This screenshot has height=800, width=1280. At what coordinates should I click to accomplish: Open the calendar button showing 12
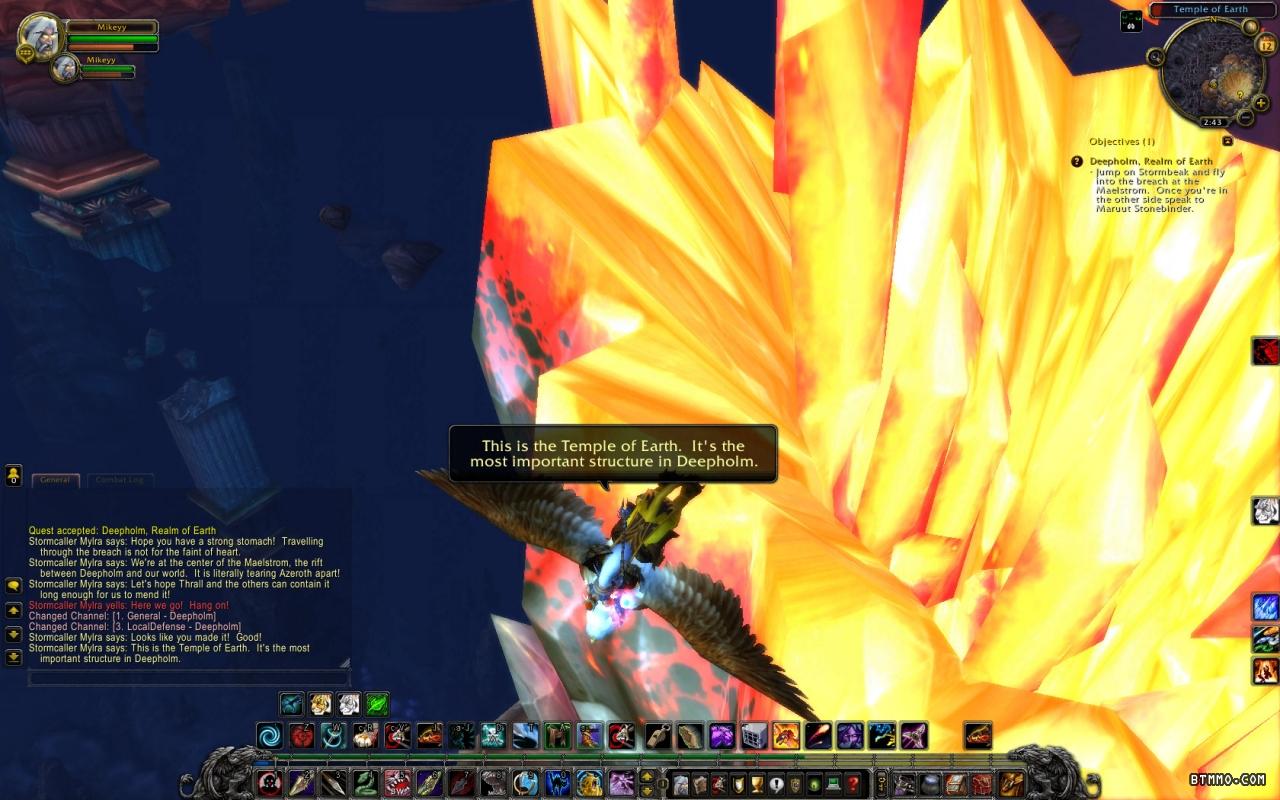(1265, 45)
